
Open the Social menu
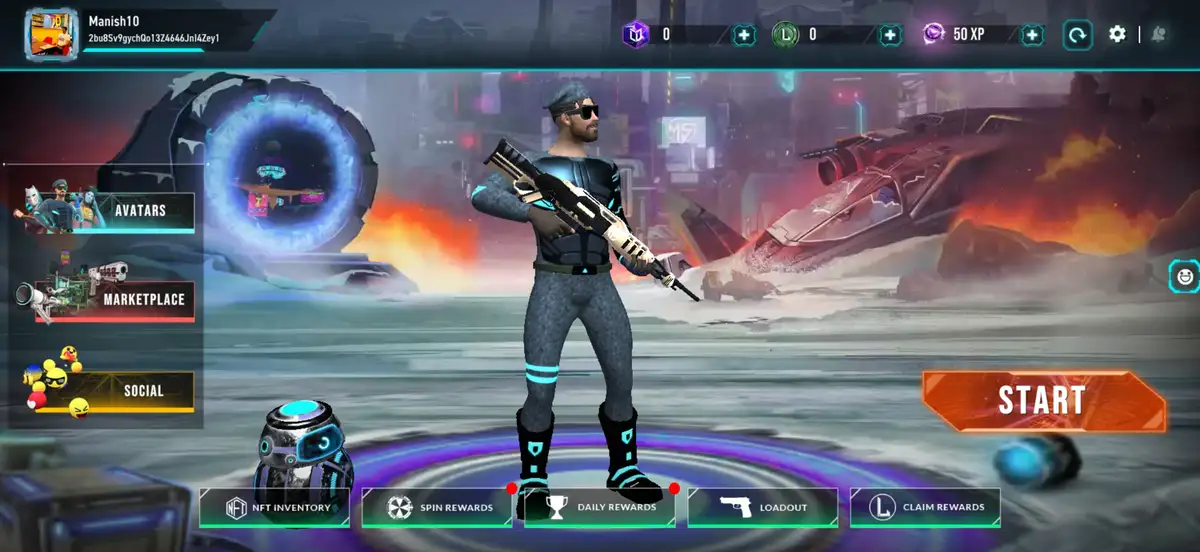point(142,391)
